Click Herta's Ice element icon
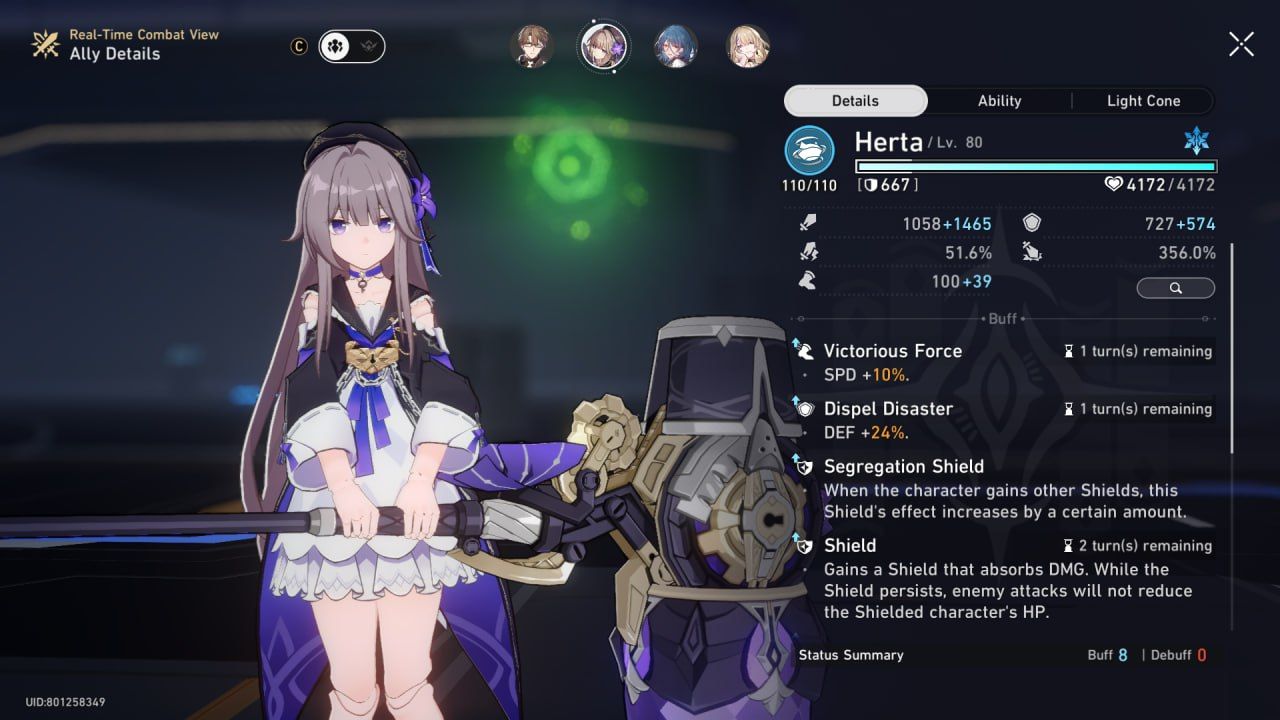 pyautogui.click(x=1197, y=142)
